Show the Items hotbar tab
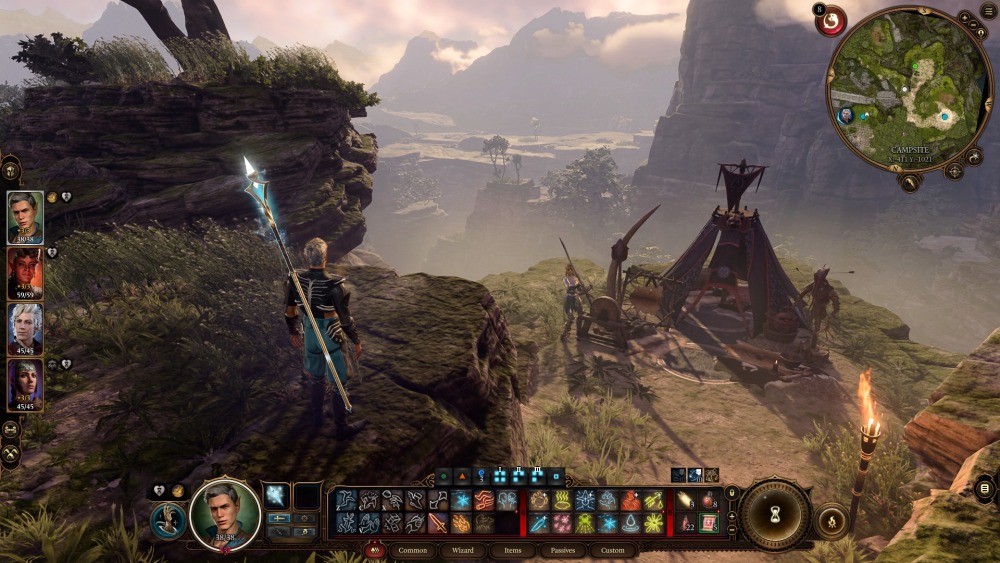Image resolution: width=1000 pixels, height=563 pixels. (x=512, y=551)
